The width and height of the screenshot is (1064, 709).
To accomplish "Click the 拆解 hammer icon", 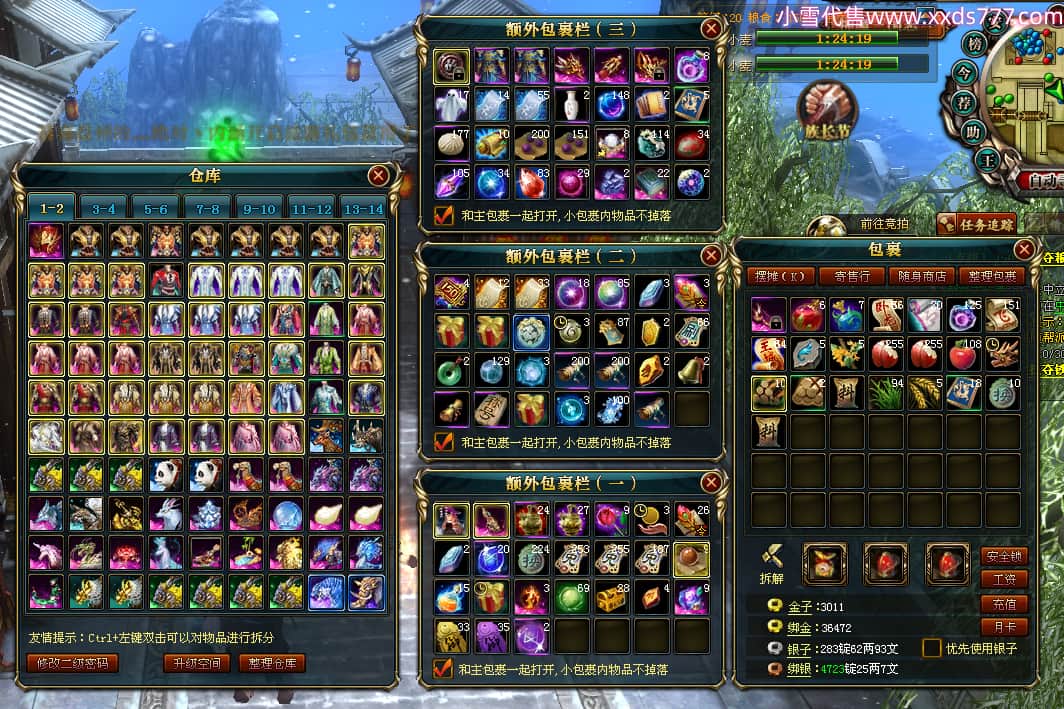I will (x=772, y=558).
